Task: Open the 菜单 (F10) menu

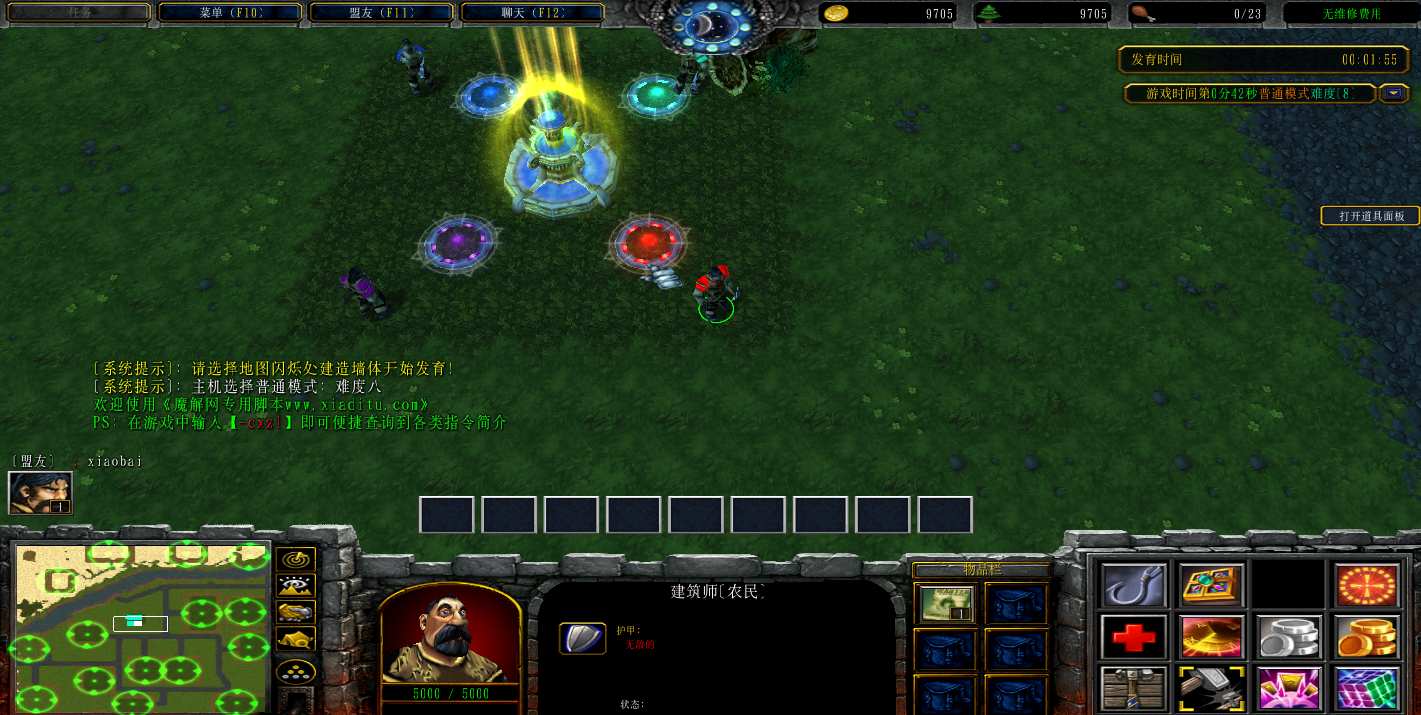Action: click(229, 13)
